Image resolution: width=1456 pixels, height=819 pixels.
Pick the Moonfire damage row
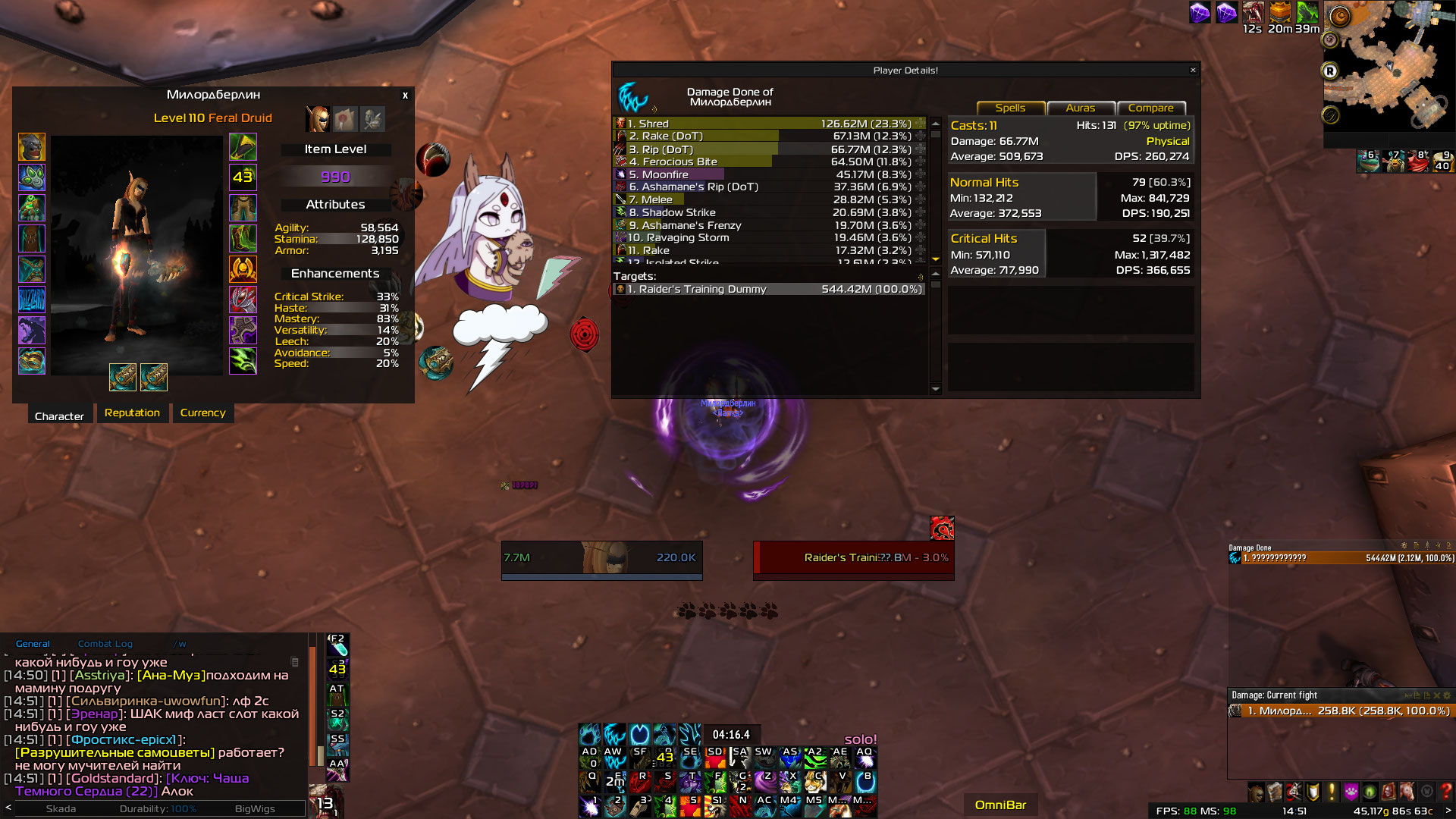[x=769, y=174]
